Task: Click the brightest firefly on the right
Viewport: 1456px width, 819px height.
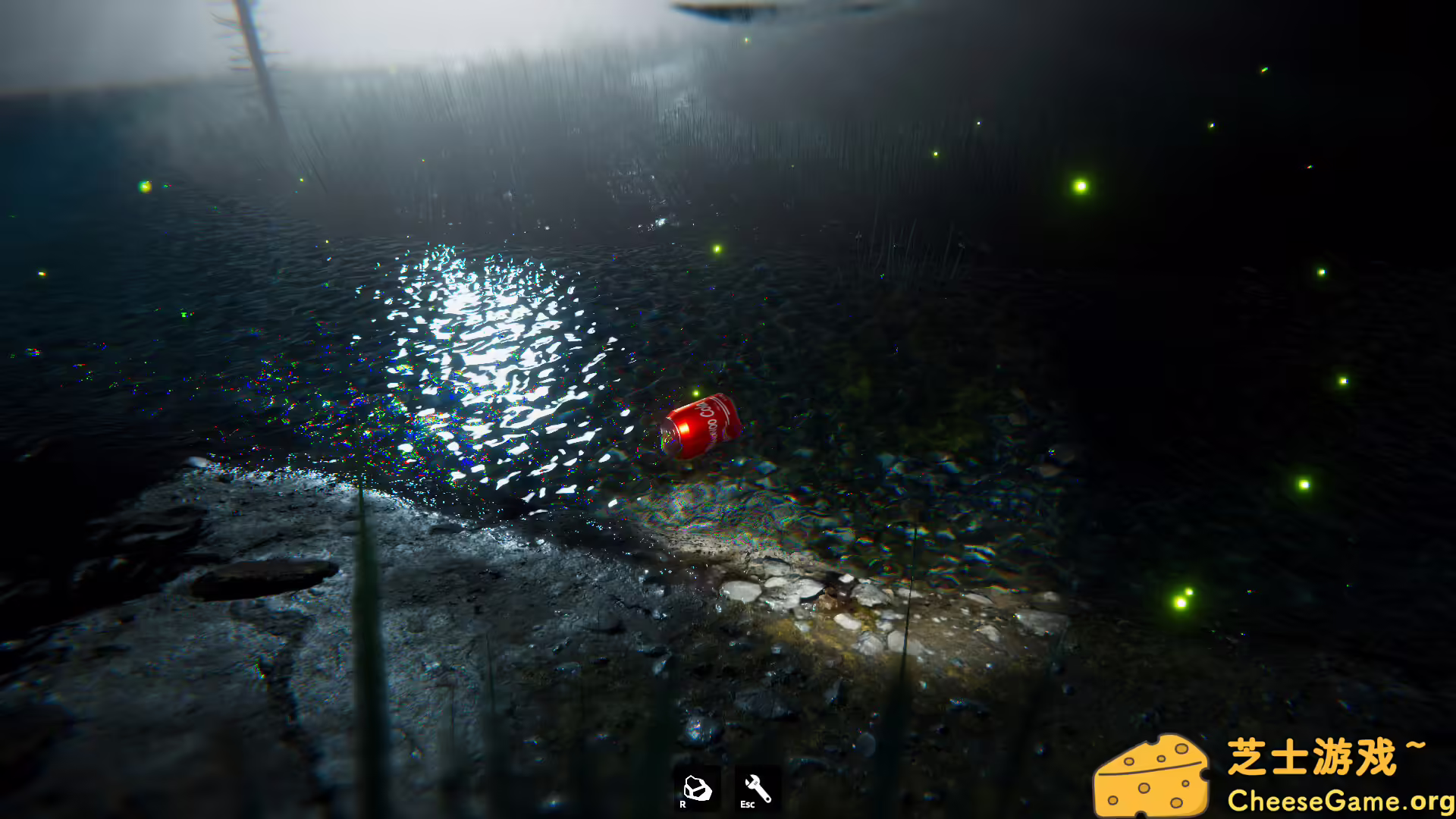Action: click(x=1080, y=184)
